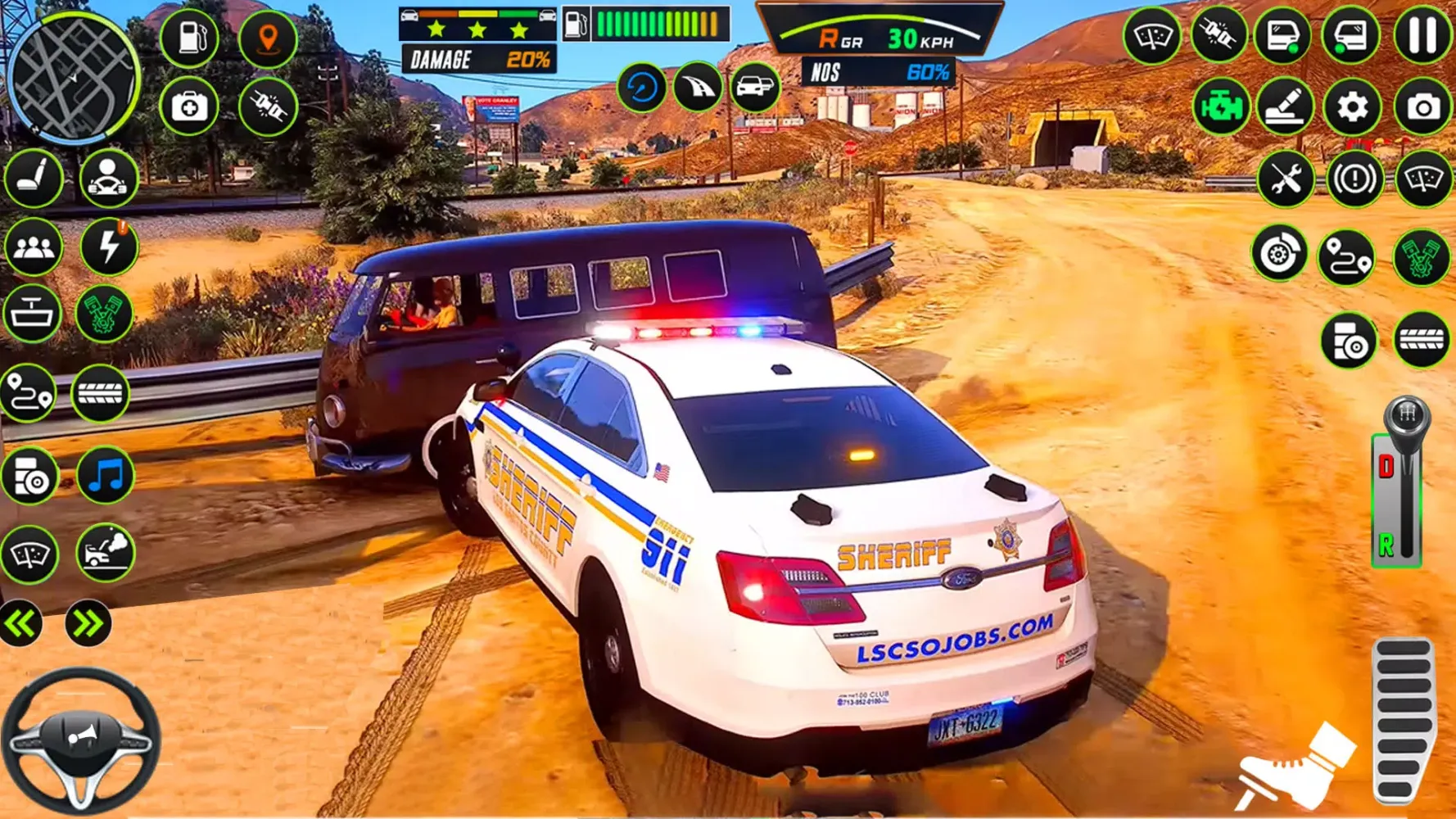Select the first aid kit icon
The height and width of the screenshot is (819, 1456).
189,106
